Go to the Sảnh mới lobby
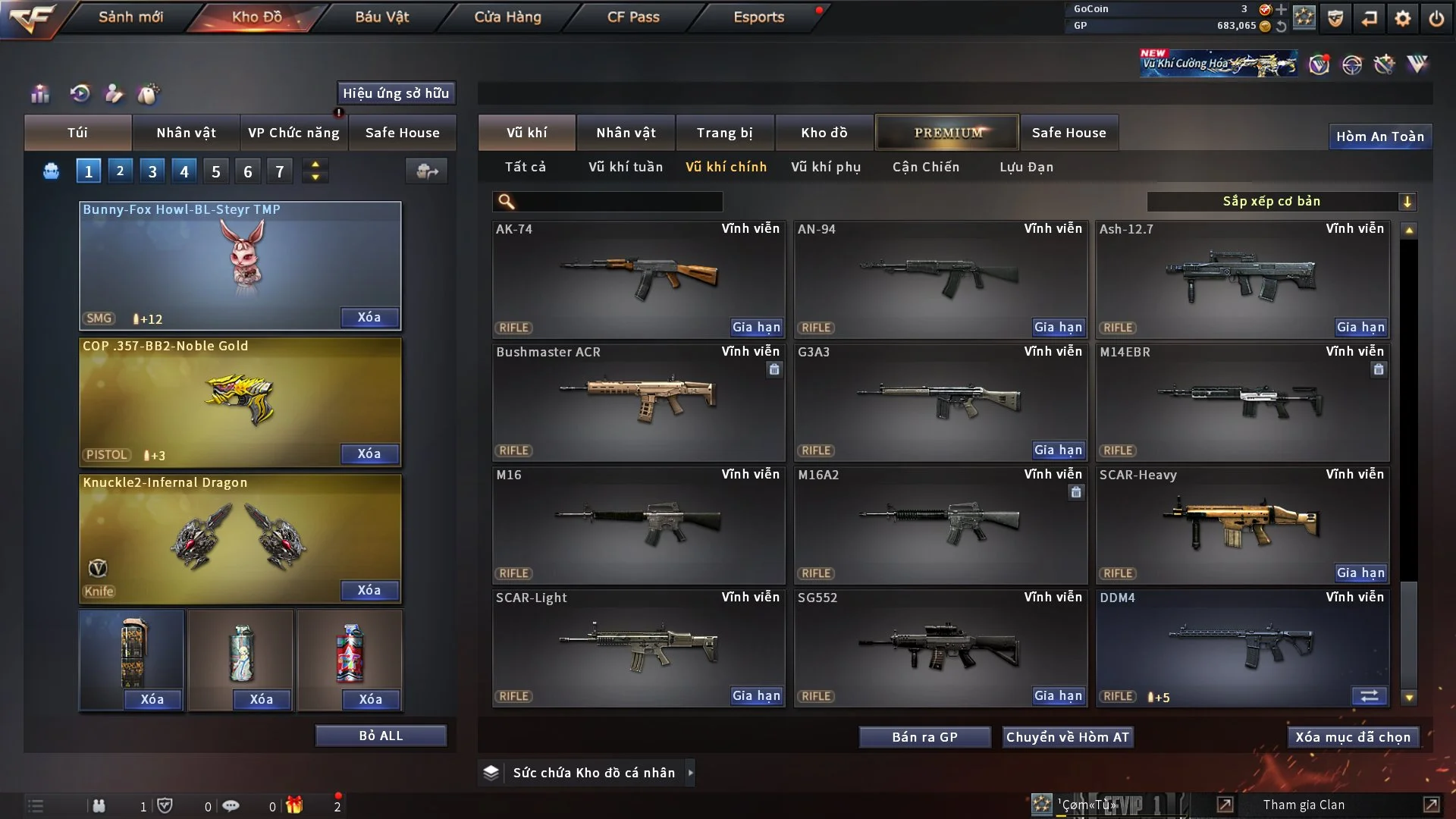 pos(130,17)
